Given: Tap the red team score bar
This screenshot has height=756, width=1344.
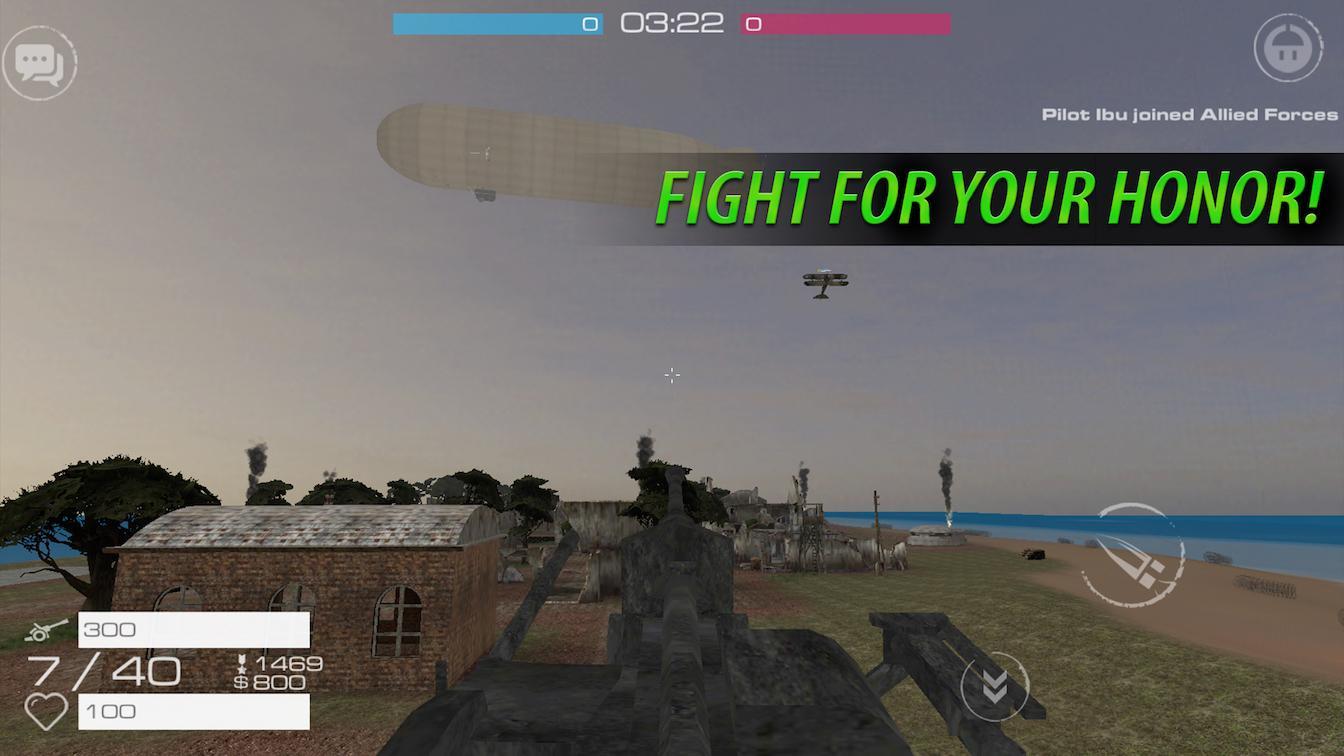Looking at the screenshot, I should pos(845,23).
